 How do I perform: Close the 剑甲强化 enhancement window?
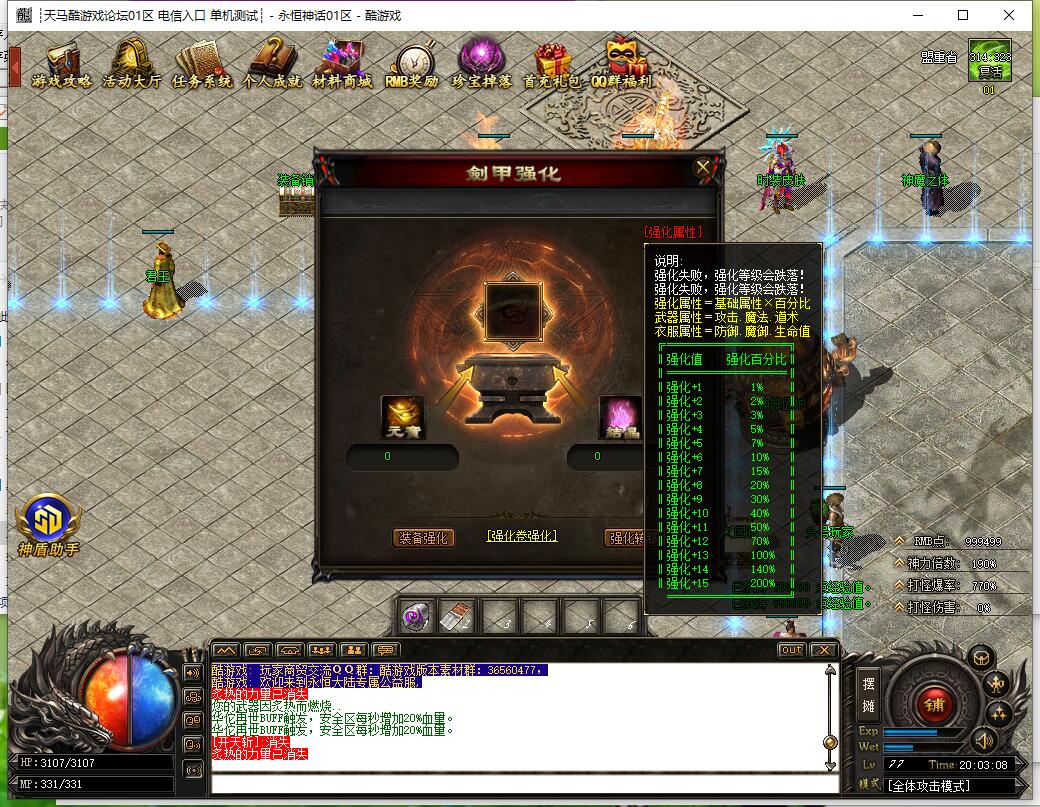(x=703, y=167)
